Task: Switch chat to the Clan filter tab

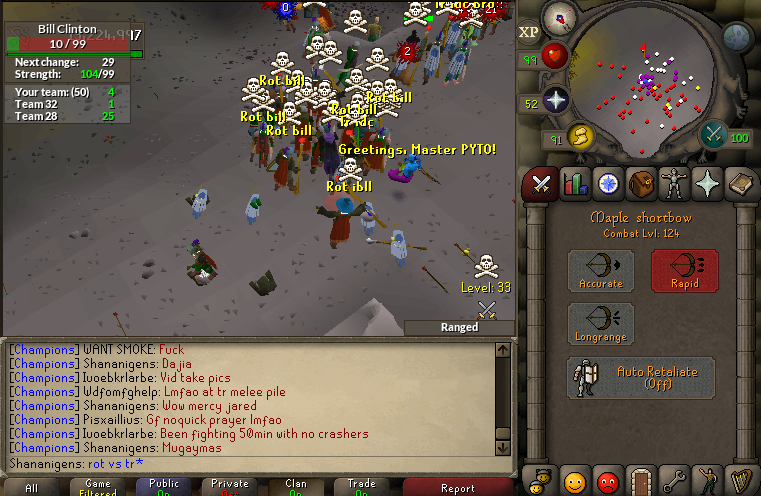Action: (297, 487)
